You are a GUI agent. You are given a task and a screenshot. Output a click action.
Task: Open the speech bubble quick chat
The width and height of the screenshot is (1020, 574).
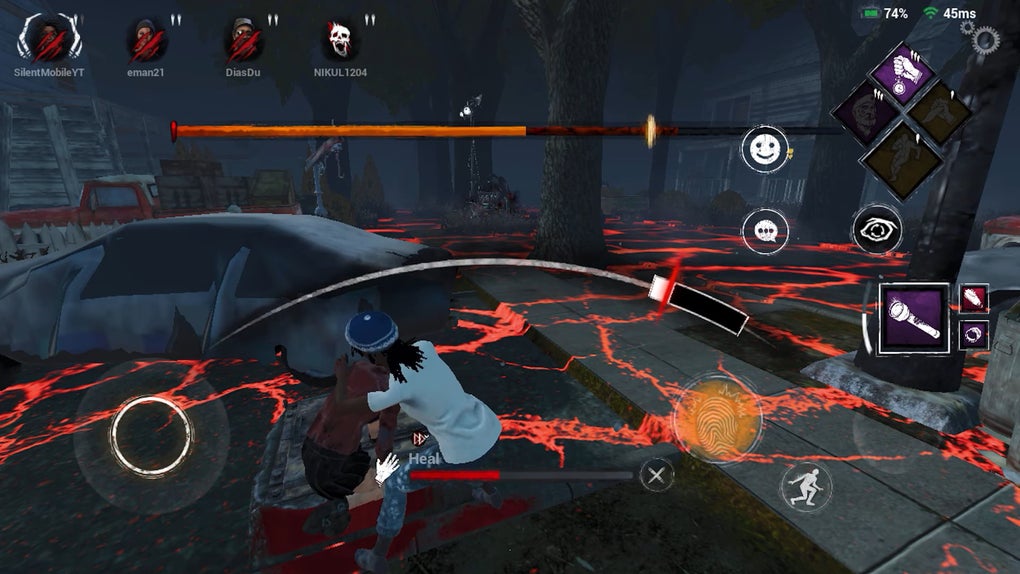point(765,231)
